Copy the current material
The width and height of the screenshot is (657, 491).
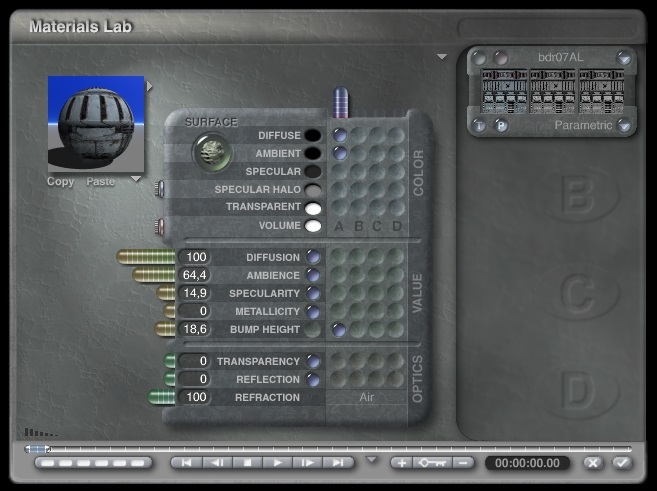click(x=60, y=182)
